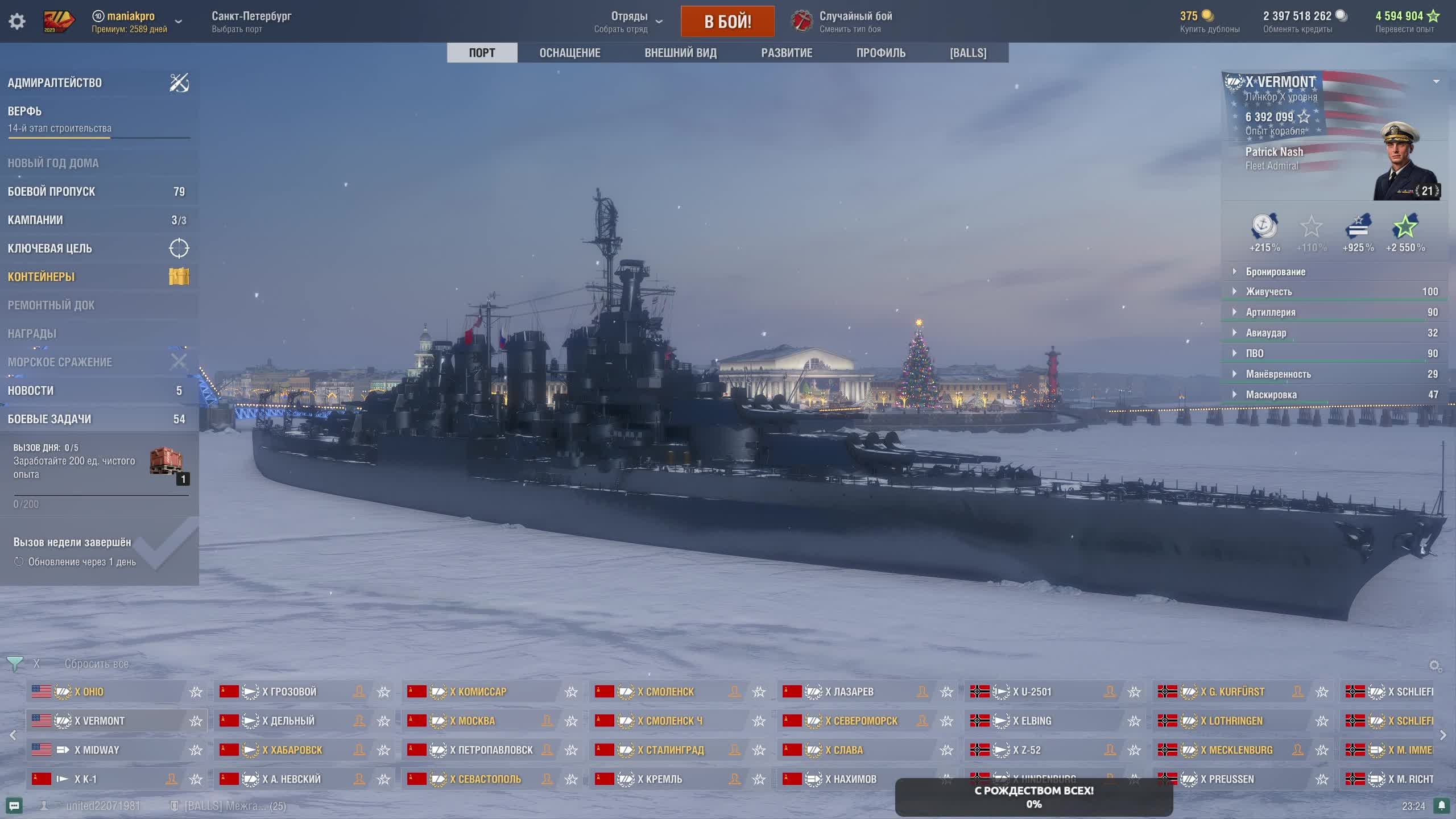Open the Отряды division dropdown

point(629,22)
